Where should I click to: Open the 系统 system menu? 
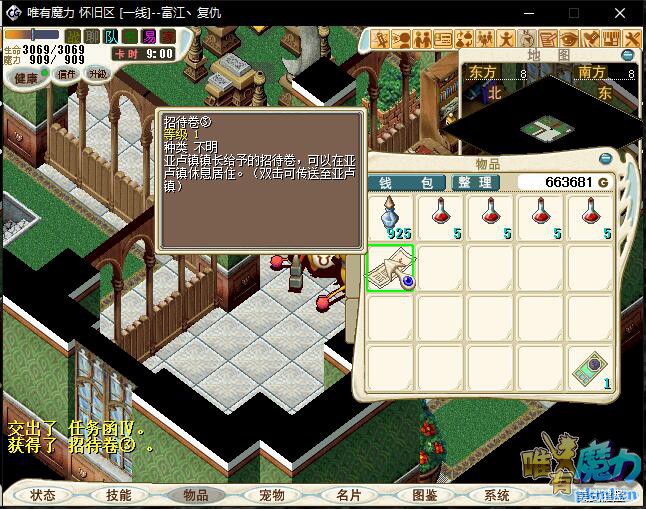click(x=497, y=495)
